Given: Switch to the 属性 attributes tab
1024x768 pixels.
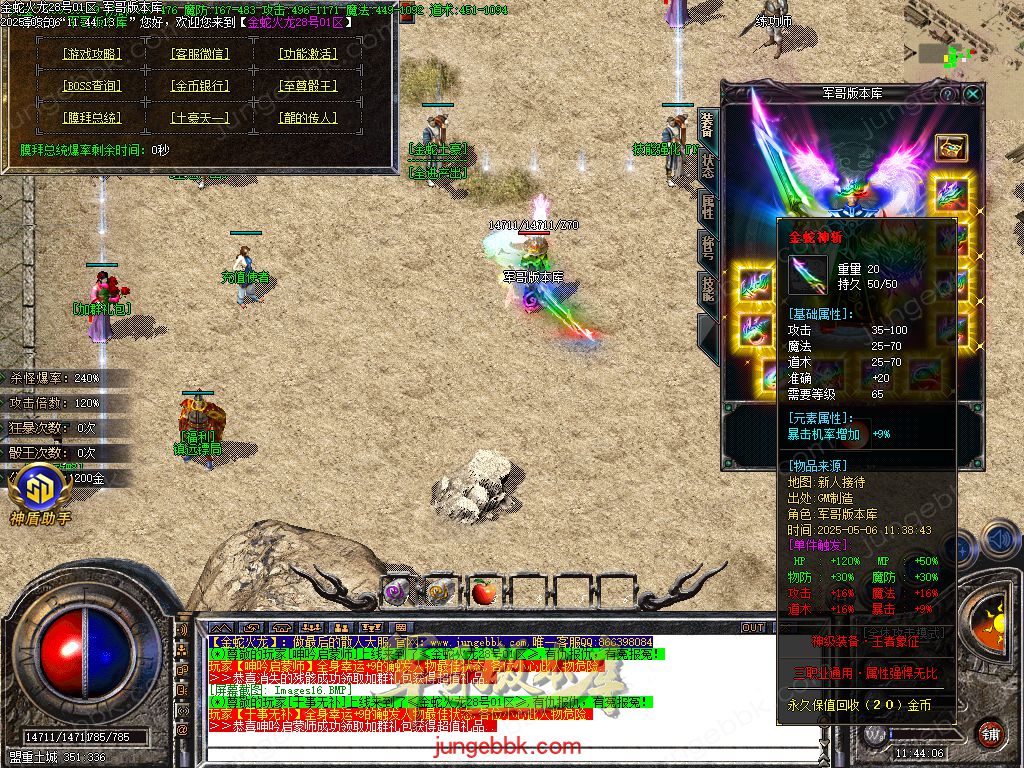Looking at the screenshot, I should coord(707,207).
